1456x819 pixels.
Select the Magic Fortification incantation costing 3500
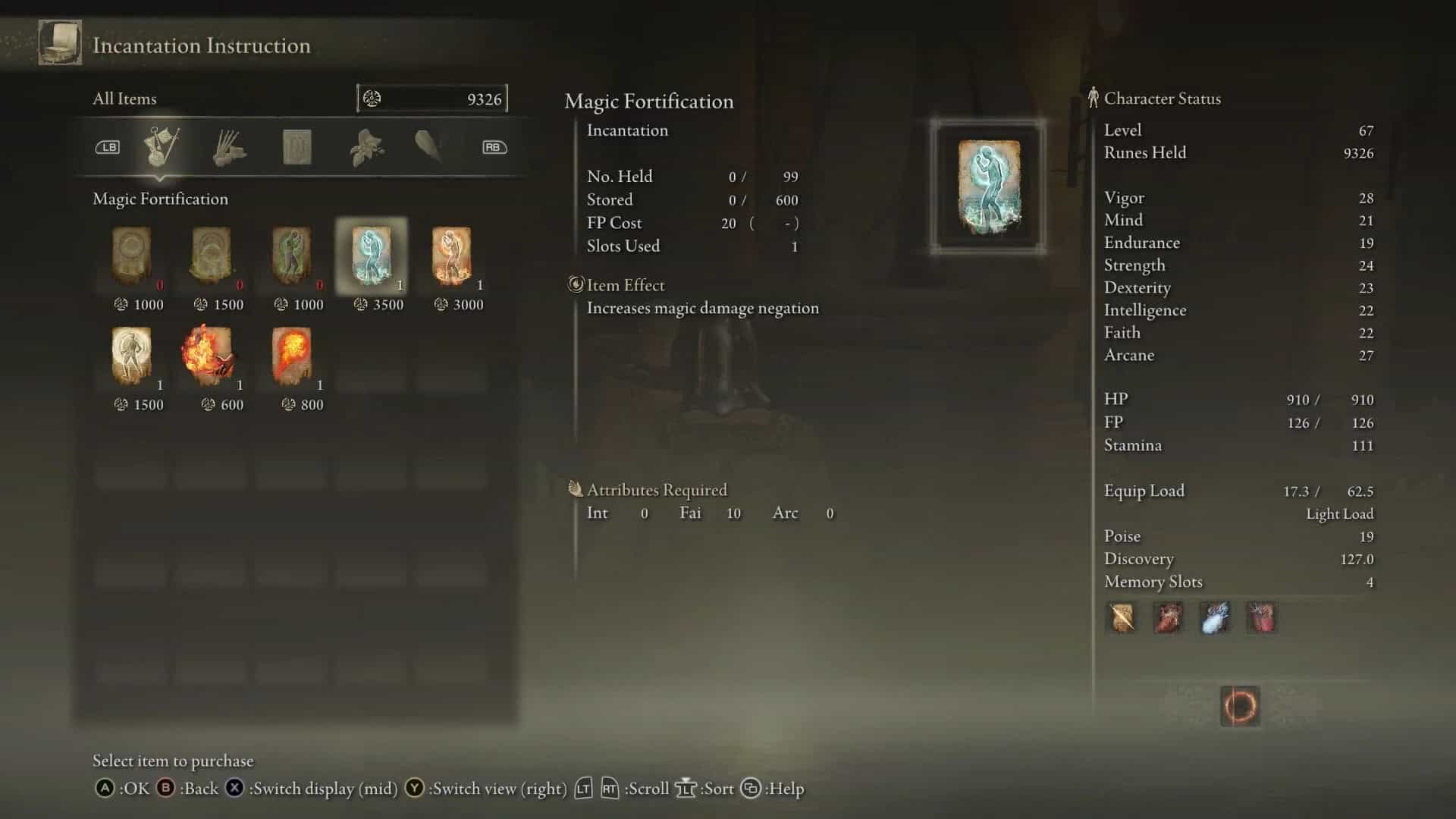point(372,256)
